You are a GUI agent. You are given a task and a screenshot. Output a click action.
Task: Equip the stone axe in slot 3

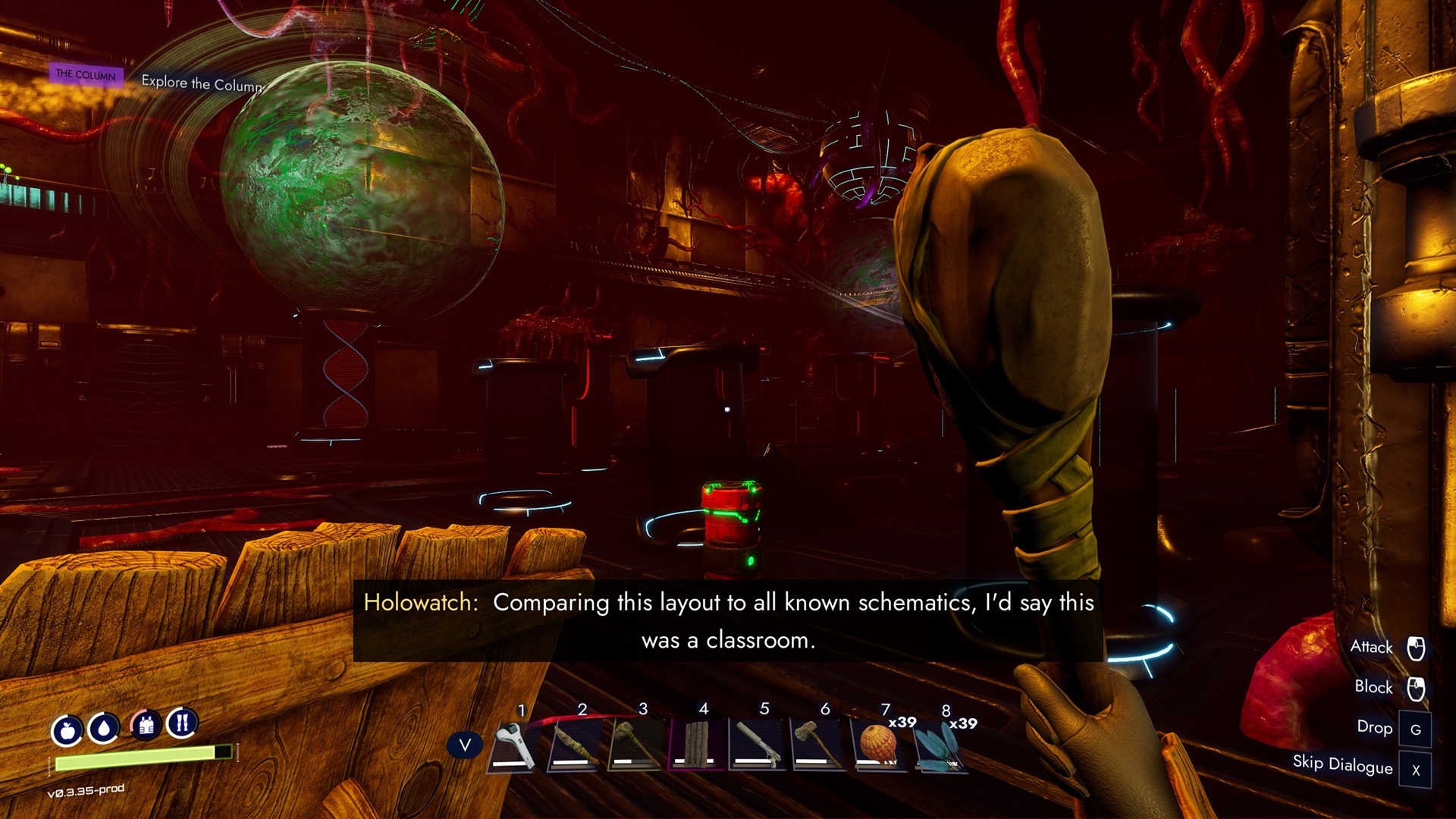pyautogui.click(x=635, y=745)
